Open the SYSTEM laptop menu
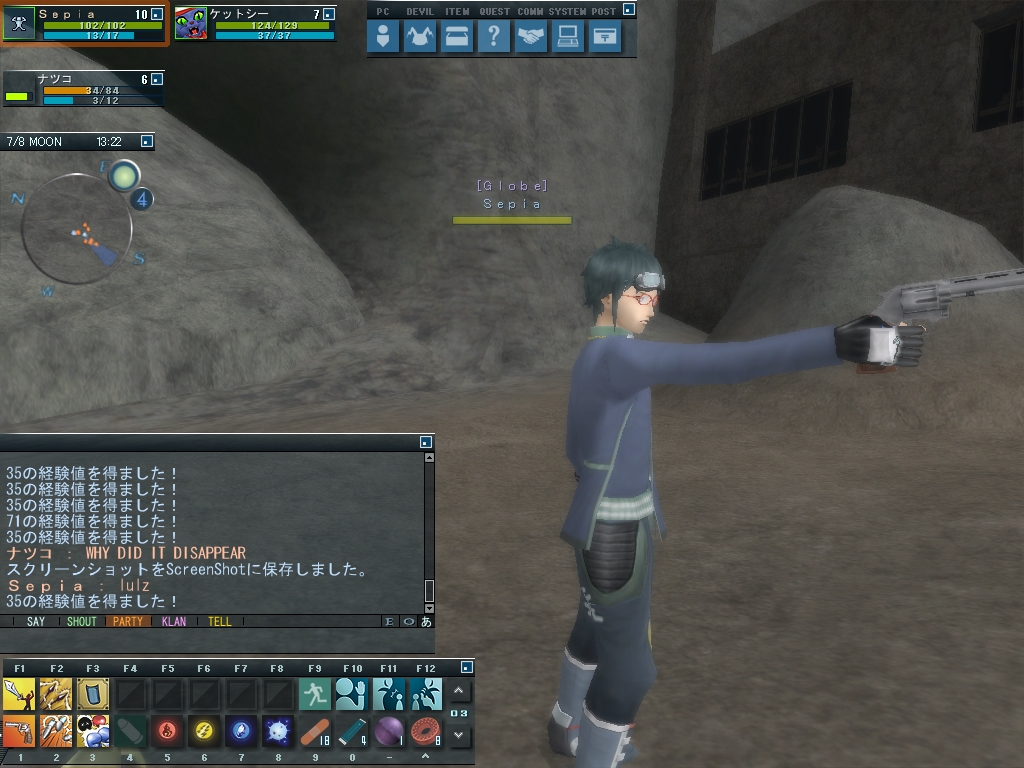Screen dimensions: 1024x768 [x=568, y=38]
